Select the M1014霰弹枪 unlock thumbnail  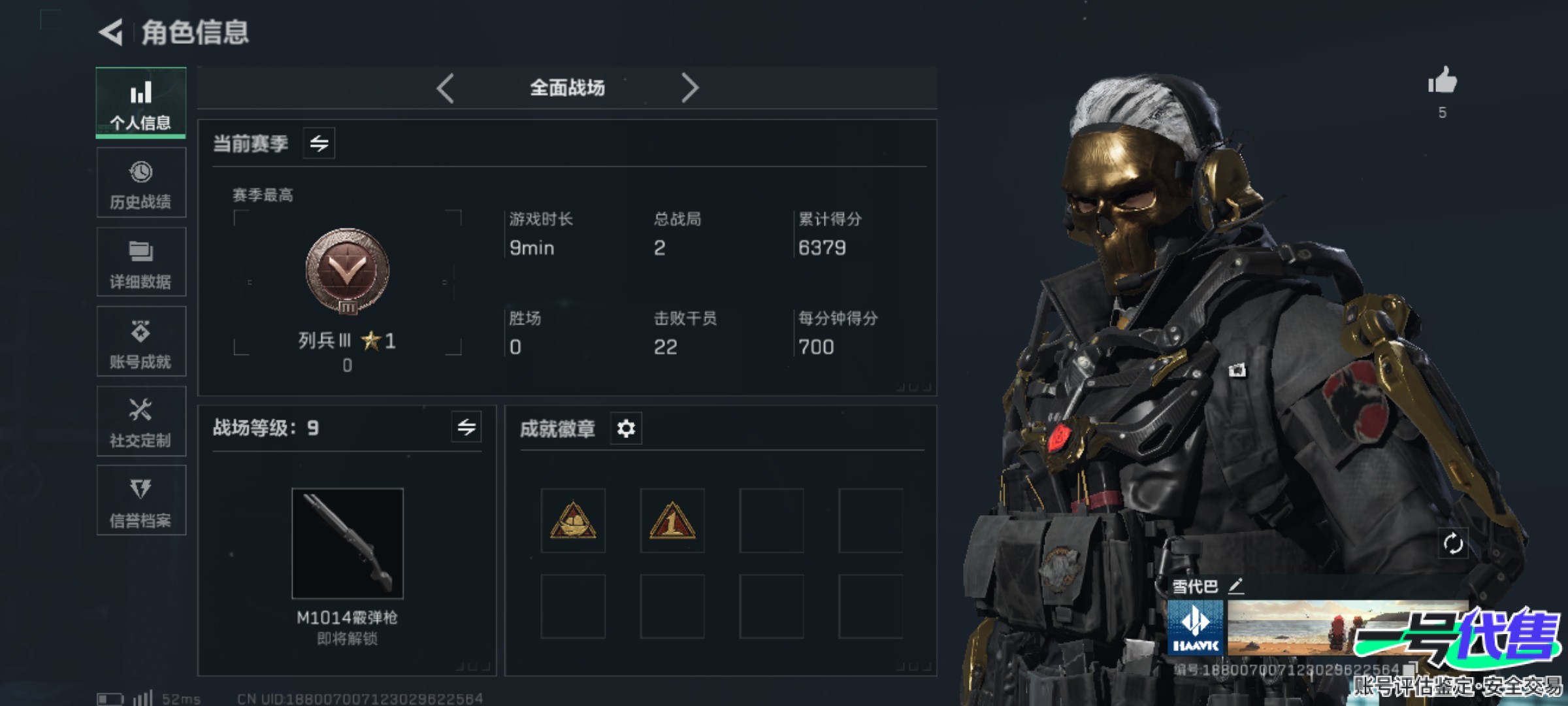point(347,543)
